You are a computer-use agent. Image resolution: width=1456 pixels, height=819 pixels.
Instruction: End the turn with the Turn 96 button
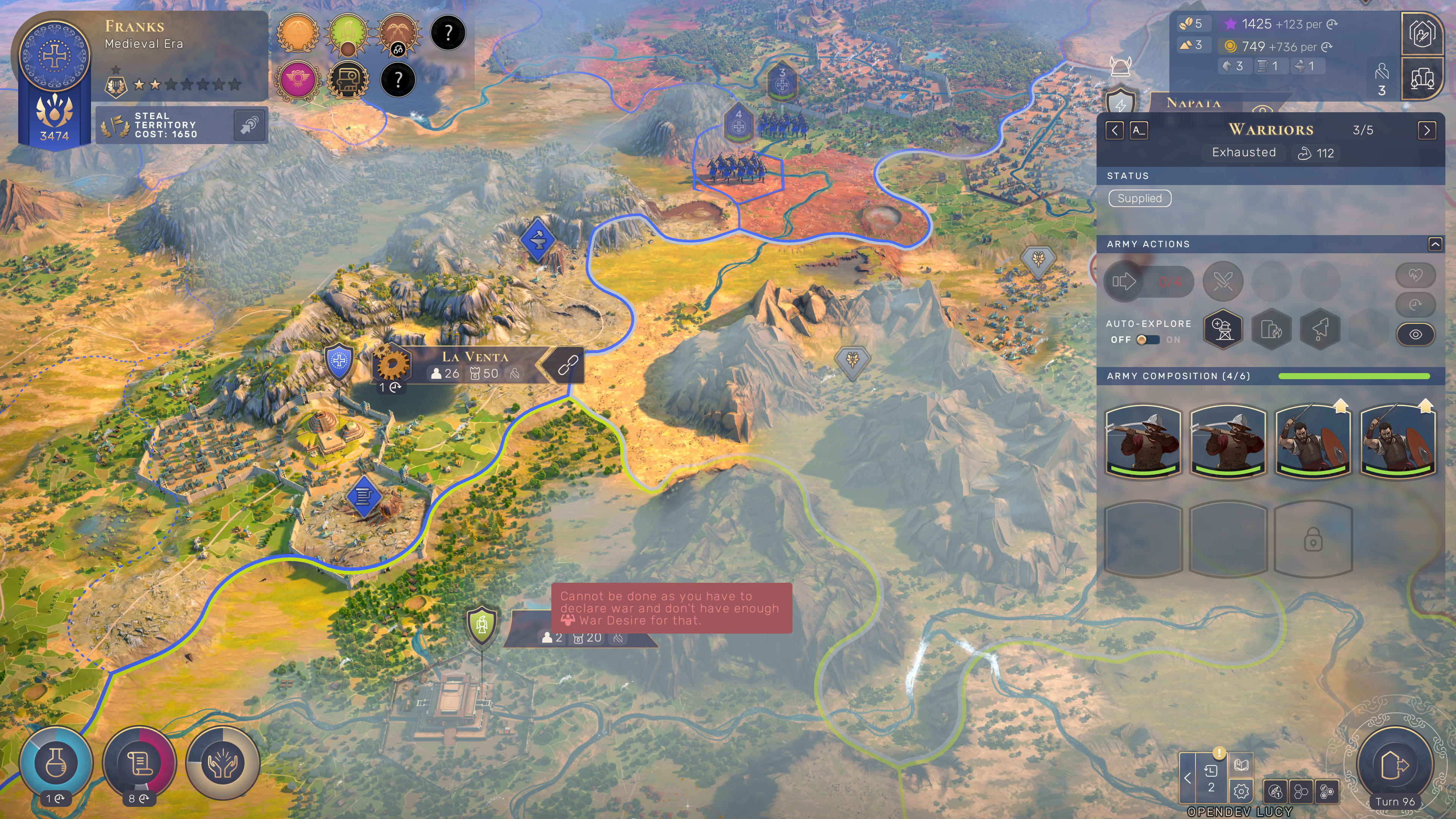pos(1395,766)
